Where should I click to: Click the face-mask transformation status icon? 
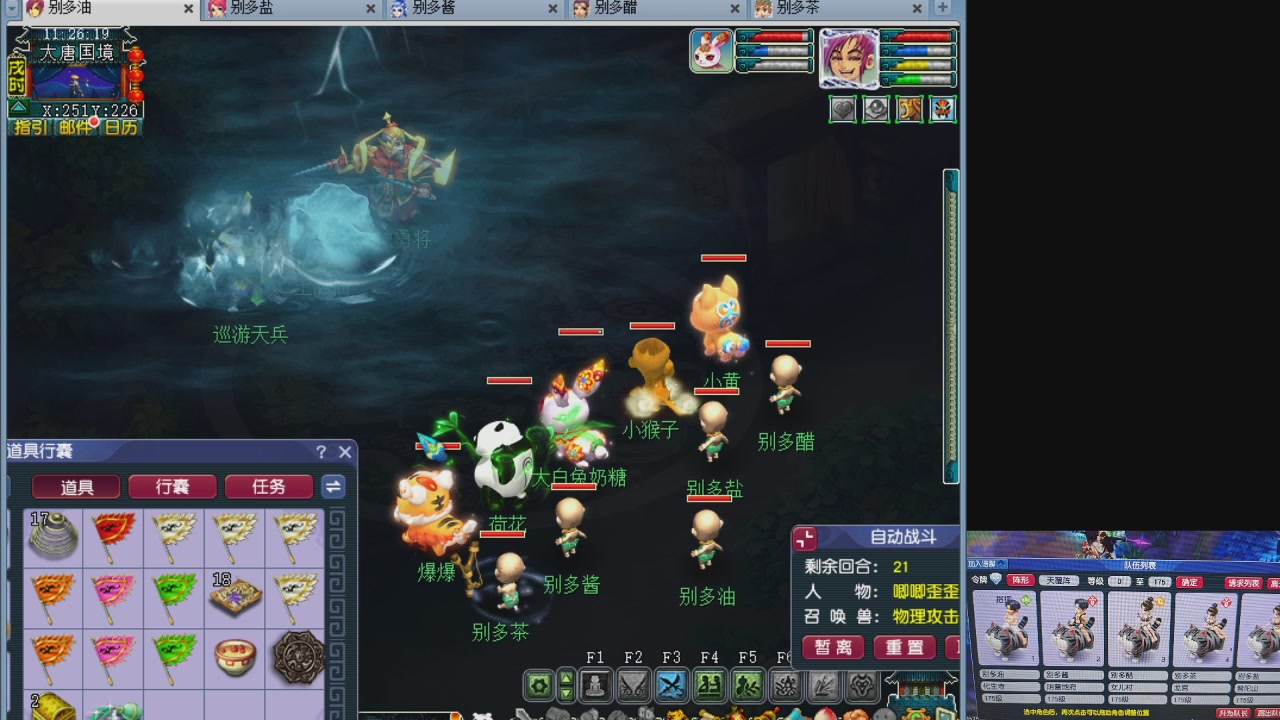(x=941, y=109)
